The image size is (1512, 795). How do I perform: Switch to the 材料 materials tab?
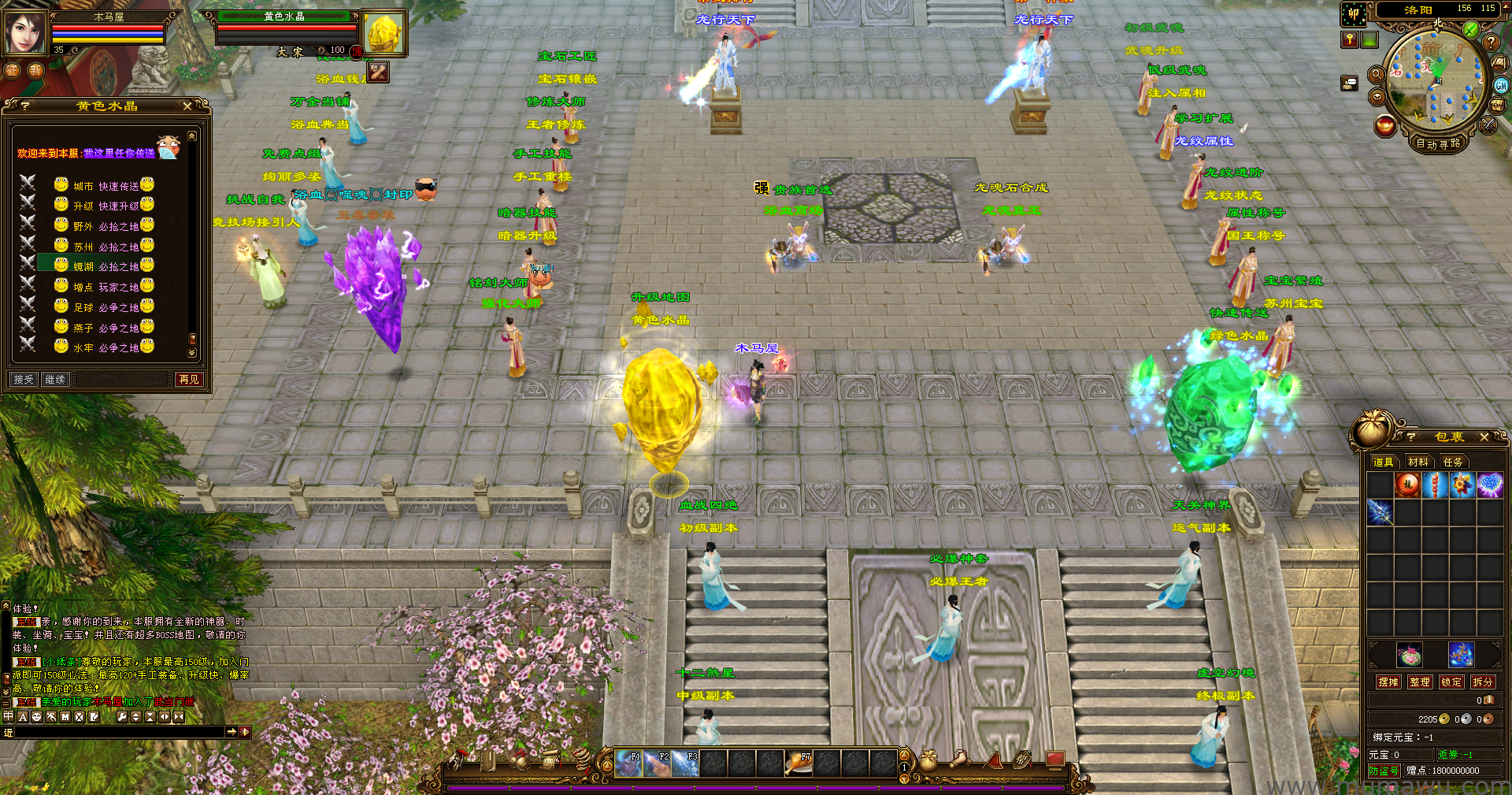pyautogui.click(x=1417, y=462)
